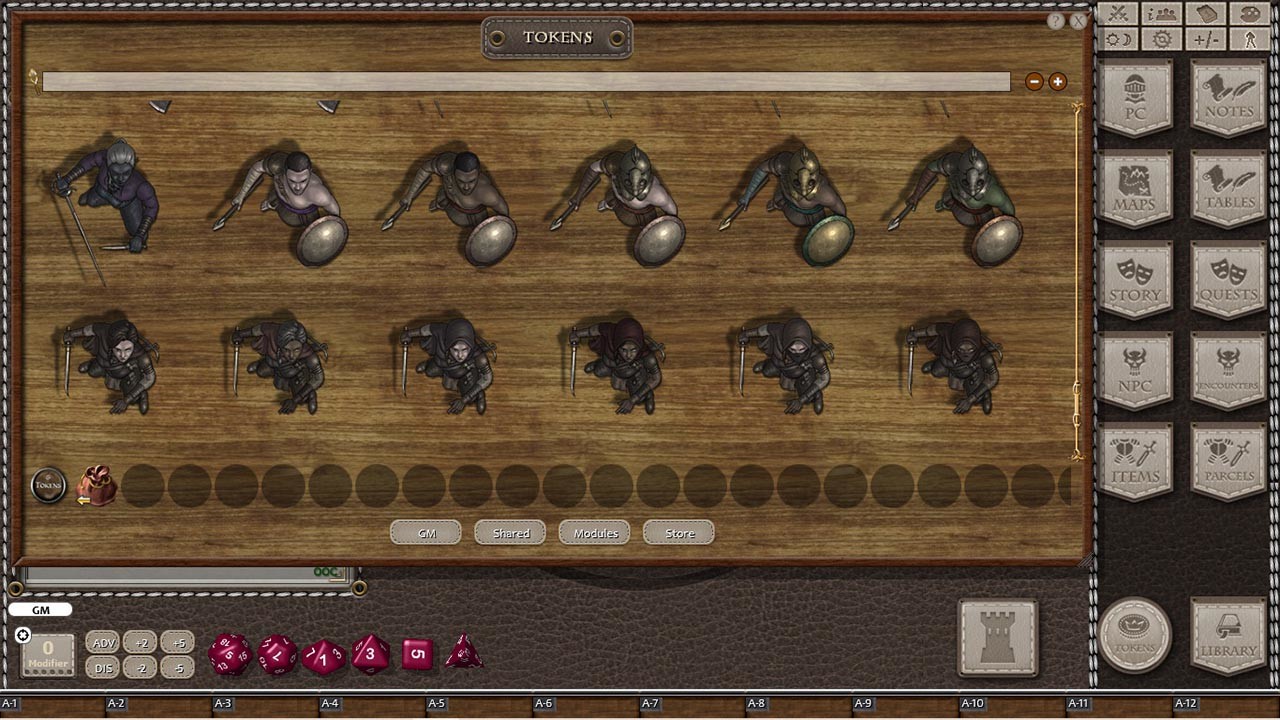
Task: Open the round TOKENS medallion
Action: (1136, 633)
